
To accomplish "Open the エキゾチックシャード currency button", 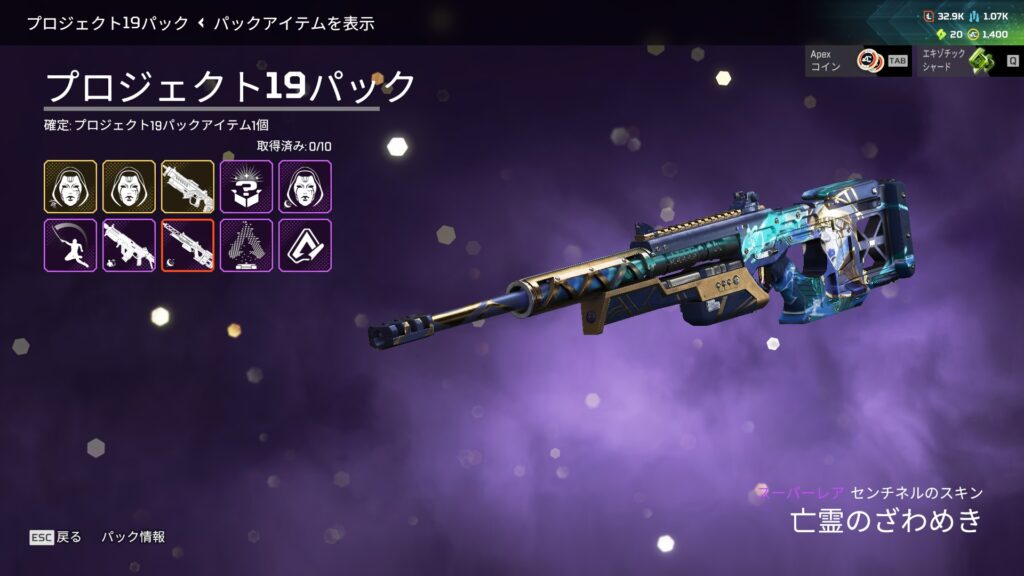I will tap(969, 61).
